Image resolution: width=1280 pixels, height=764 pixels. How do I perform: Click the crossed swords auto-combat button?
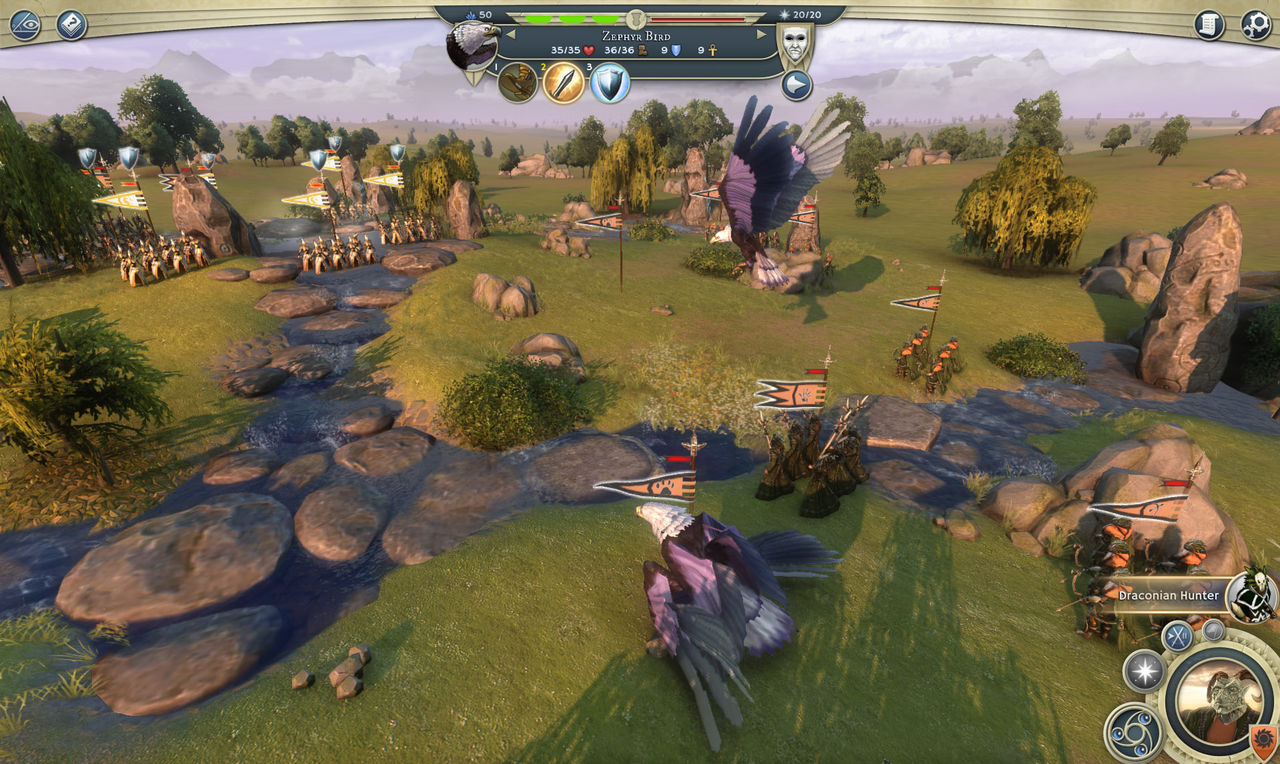tap(1178, 637)
